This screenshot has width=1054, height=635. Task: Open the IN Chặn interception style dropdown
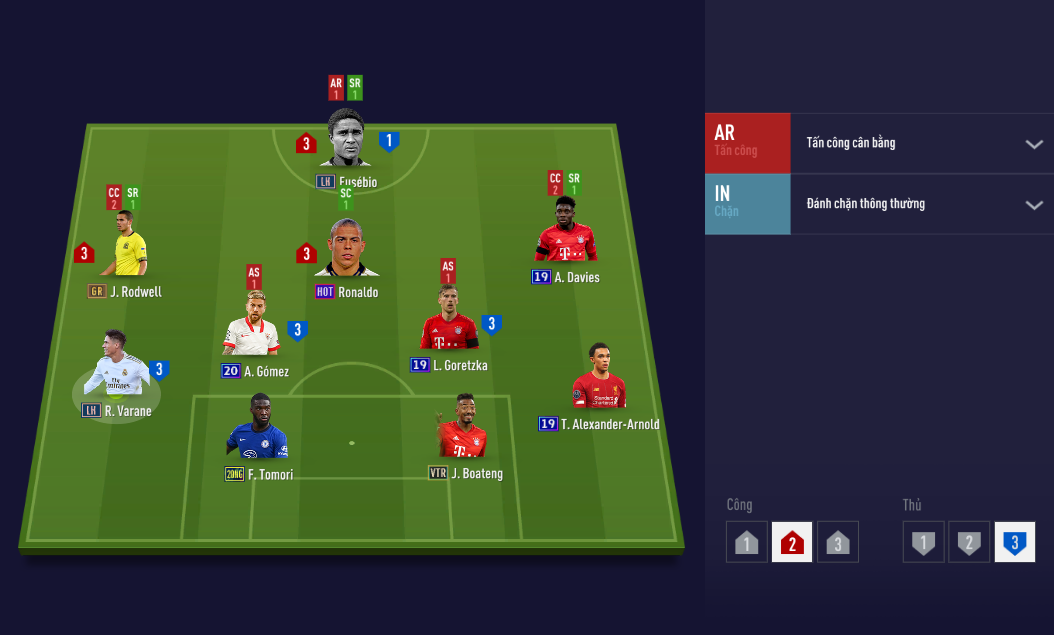(1033, 205)
